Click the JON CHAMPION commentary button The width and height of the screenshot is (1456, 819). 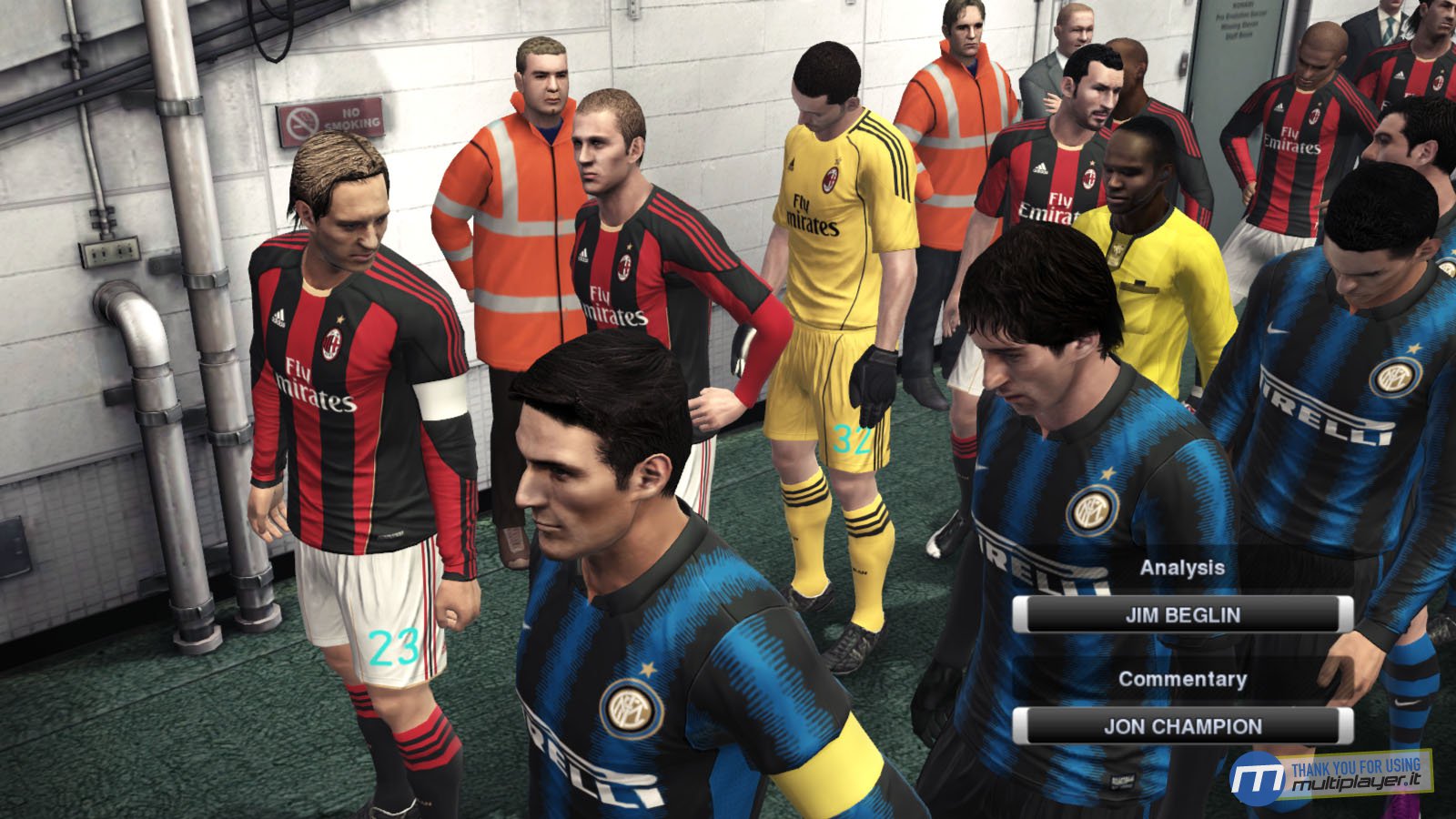tap(1183, 725)
